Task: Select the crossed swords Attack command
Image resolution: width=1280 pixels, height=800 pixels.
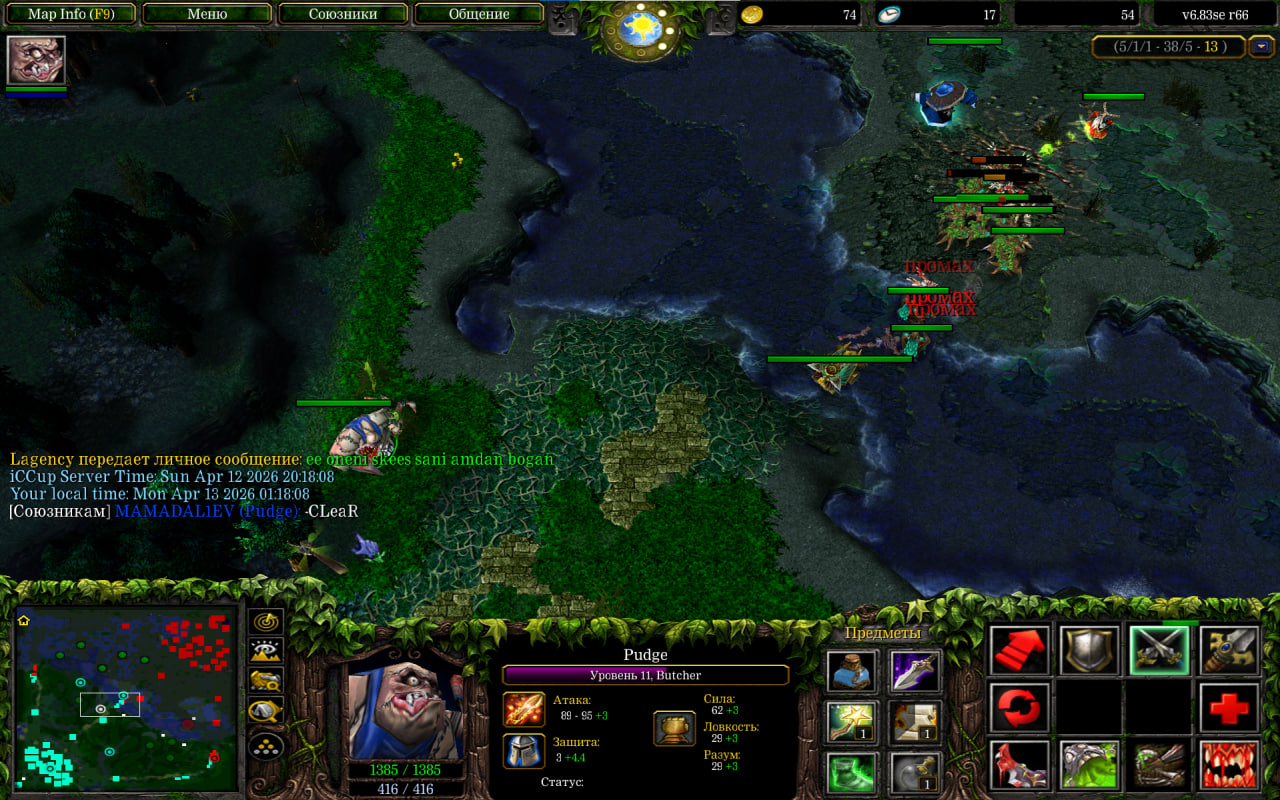Action: tap(1159, 650)
